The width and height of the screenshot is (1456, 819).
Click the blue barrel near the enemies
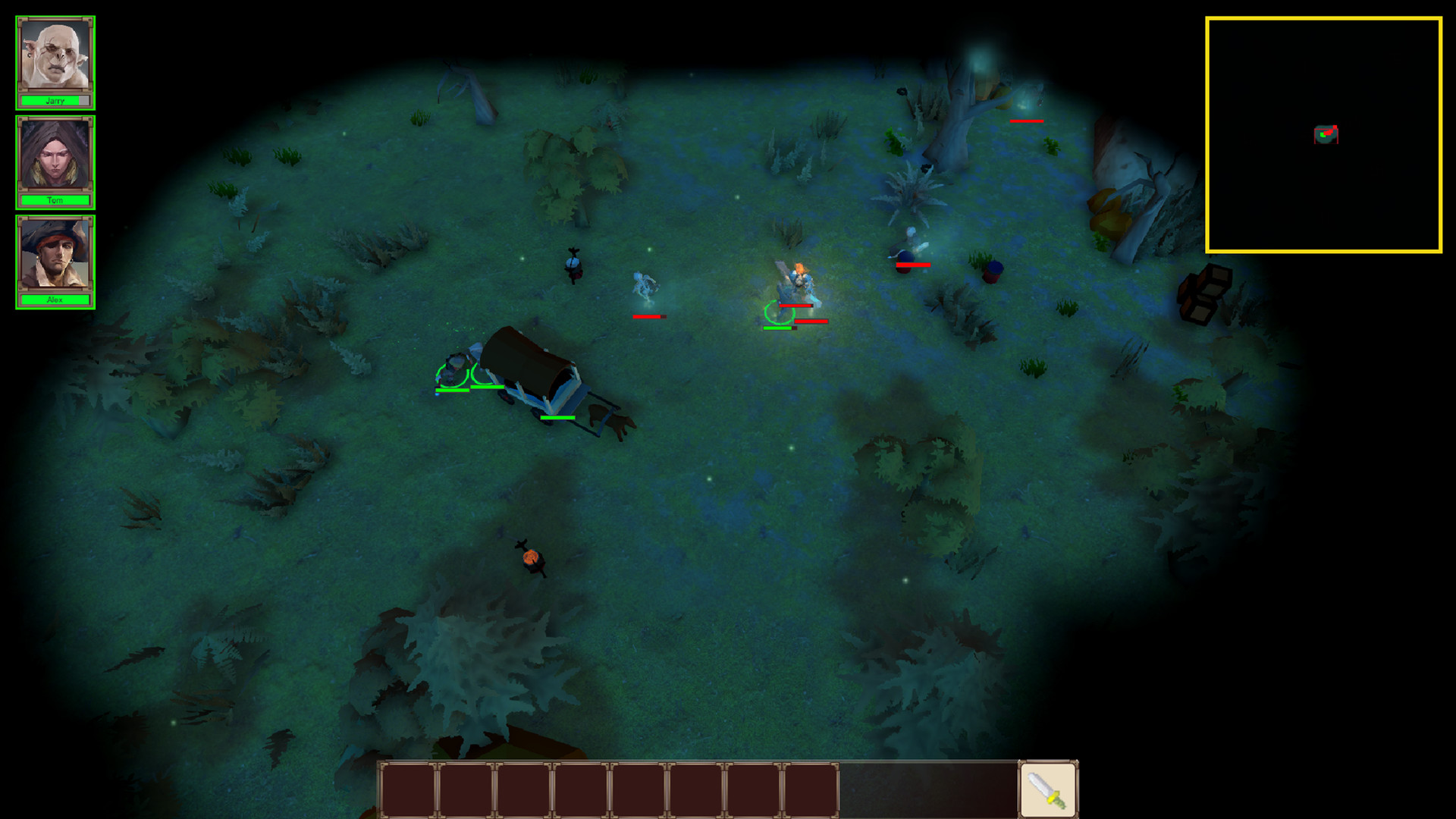click(x=992, y=271)
